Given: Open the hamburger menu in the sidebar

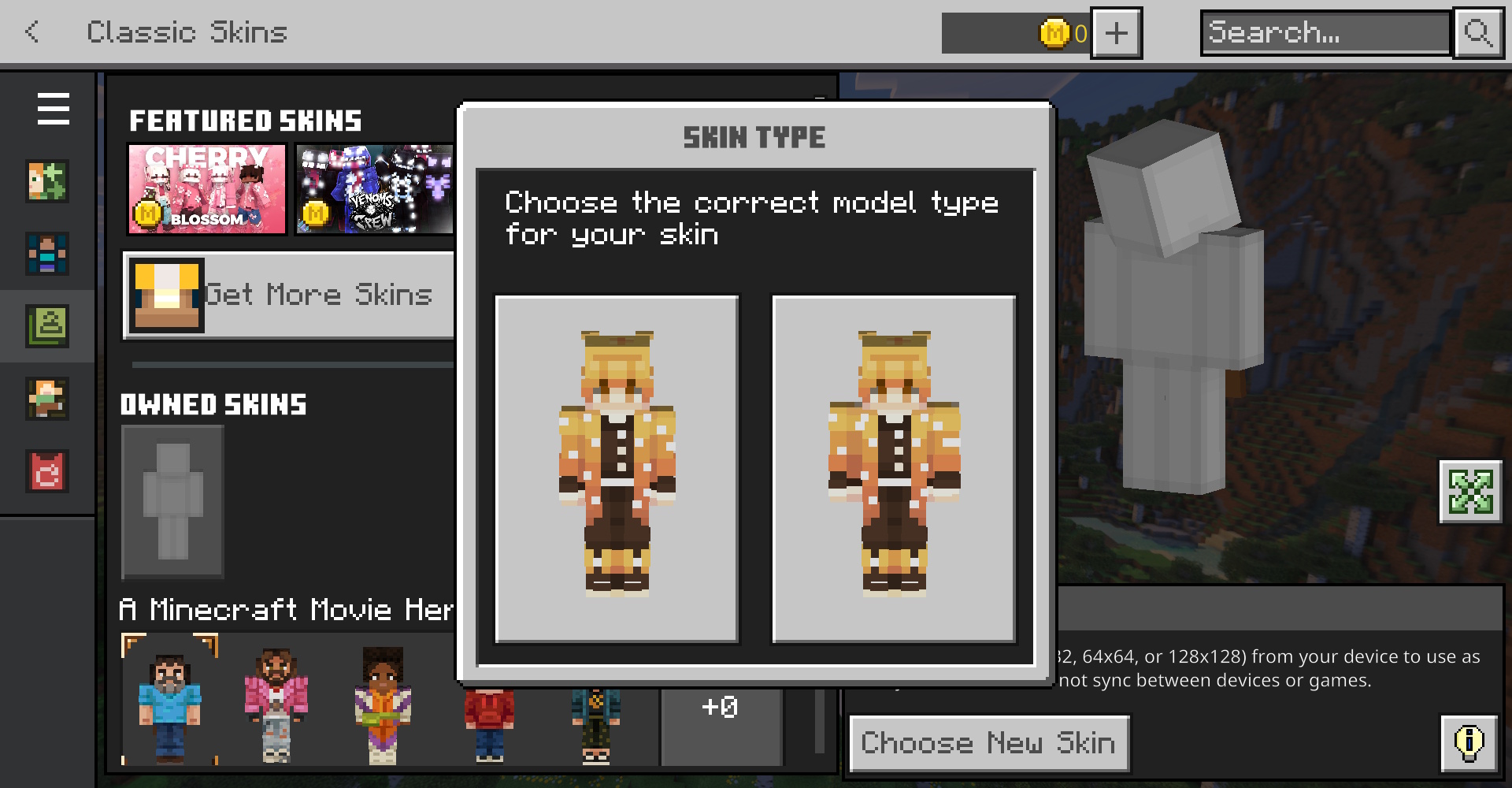Looking at the screenshot, I should (52, 110).
